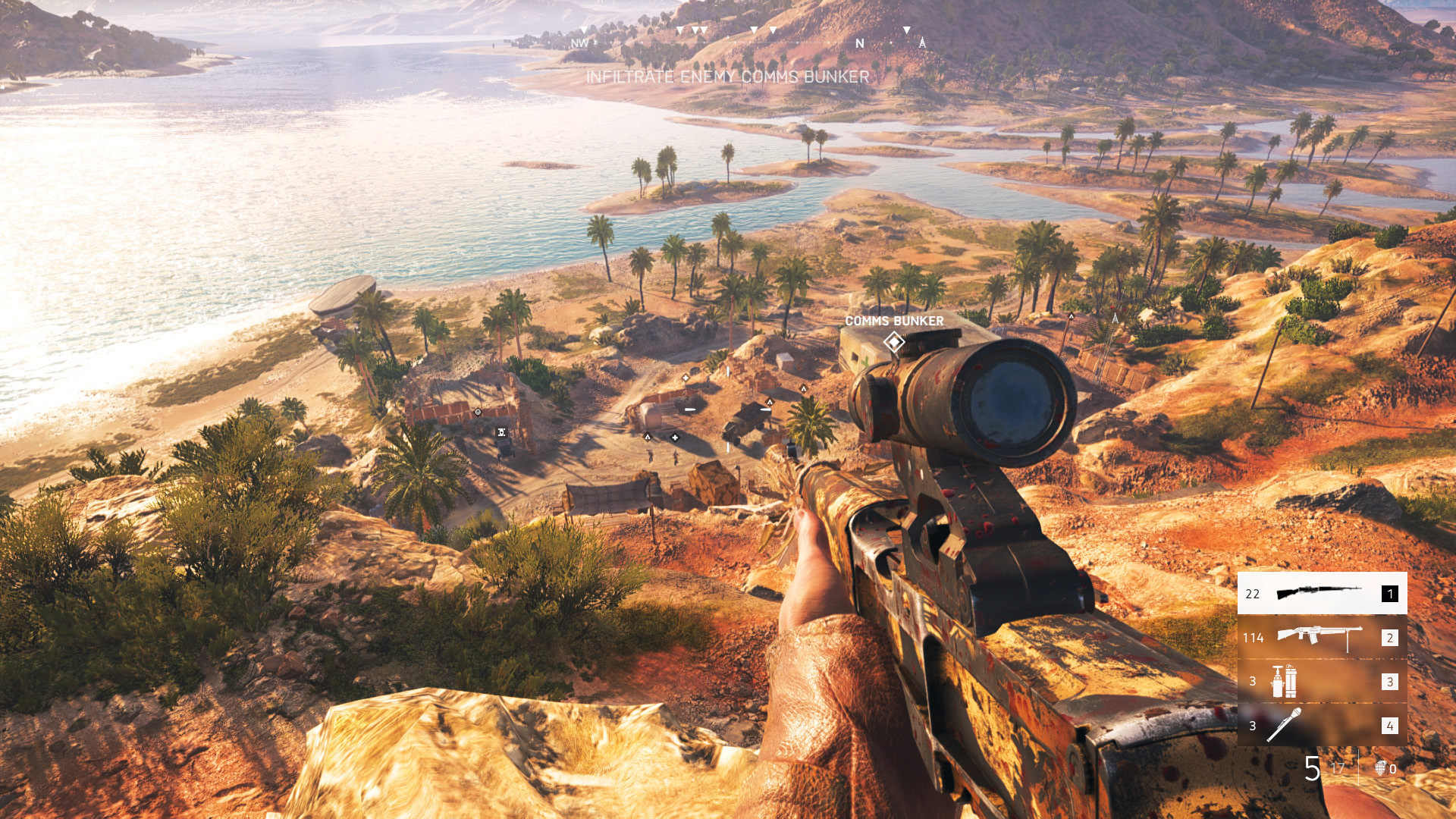Select the NW label on the compass
1456x819 pixels.
[x=579, y=44]
